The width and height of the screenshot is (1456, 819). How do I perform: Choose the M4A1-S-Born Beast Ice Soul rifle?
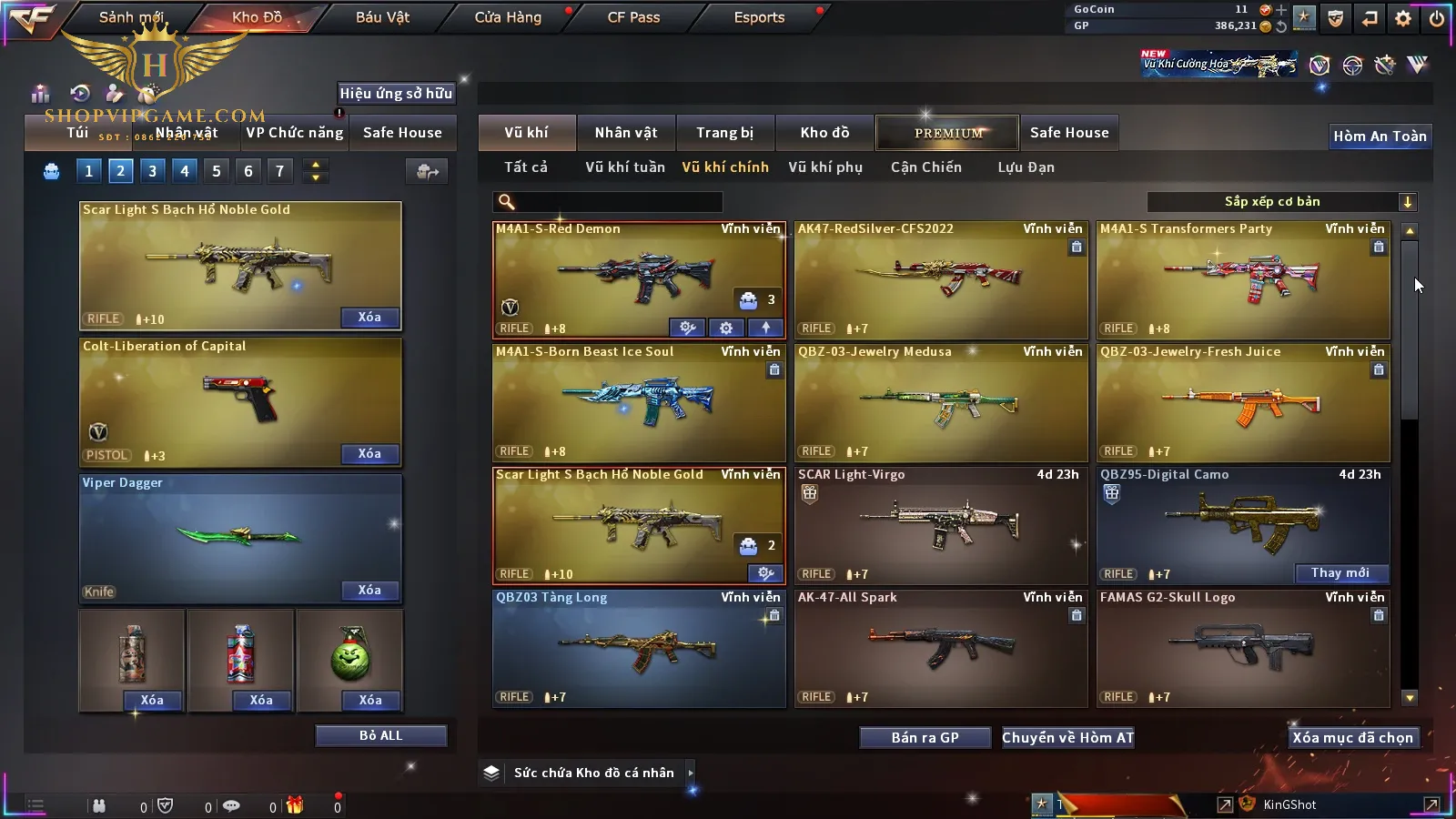tap(638, 402)
